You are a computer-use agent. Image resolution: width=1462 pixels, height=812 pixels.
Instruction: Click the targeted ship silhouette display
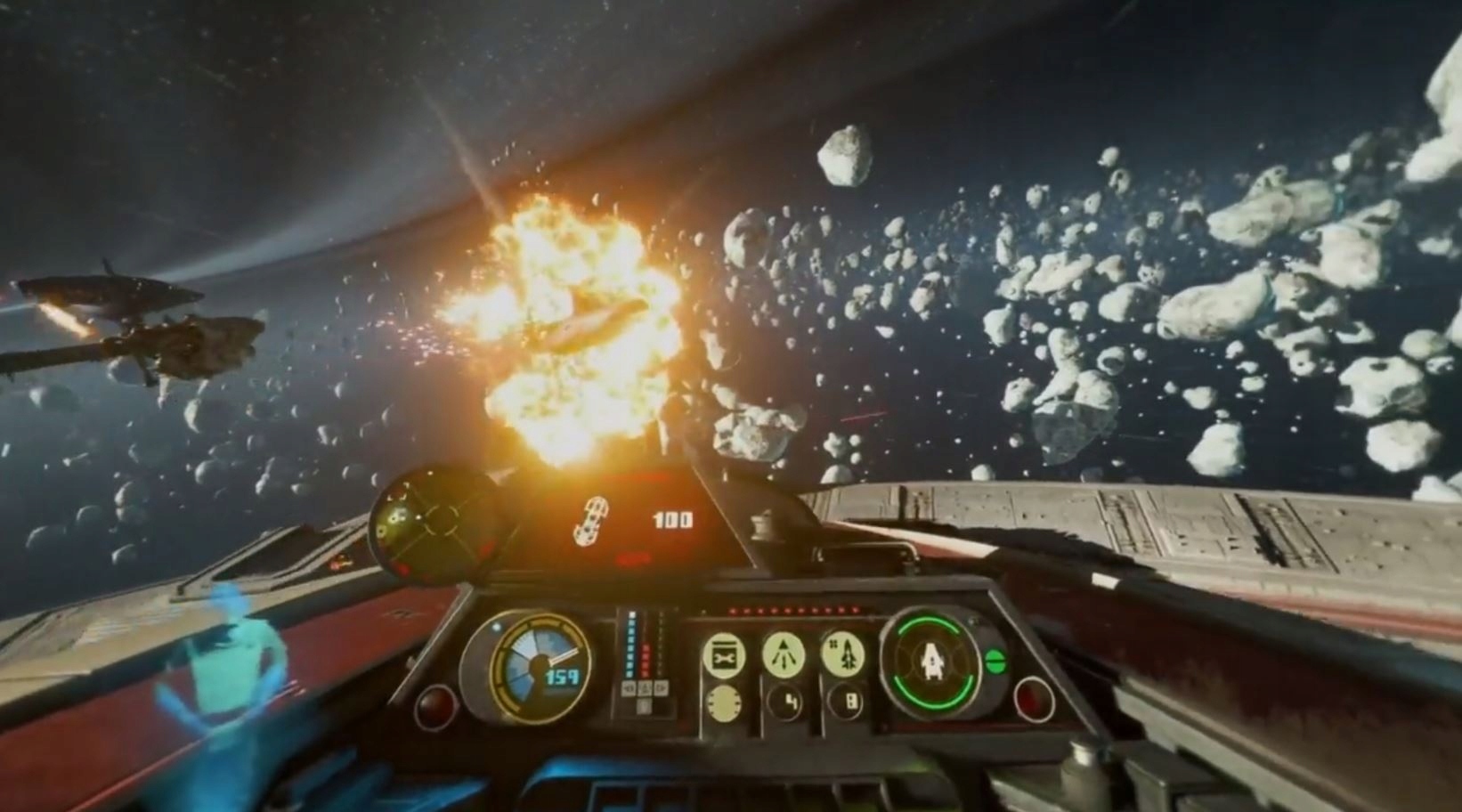tap(591, 521)
